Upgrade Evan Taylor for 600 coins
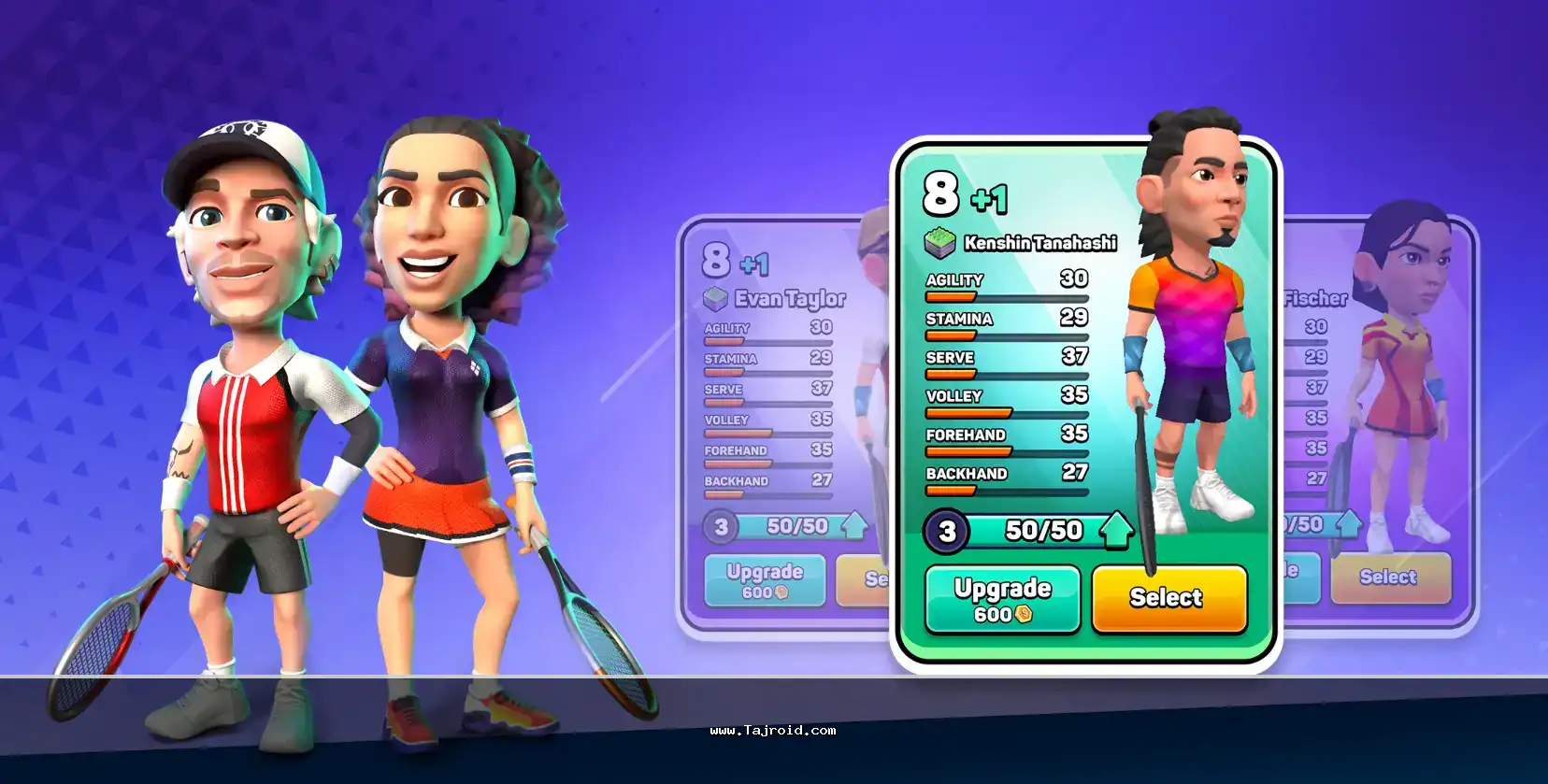 (x=764, y=580)
